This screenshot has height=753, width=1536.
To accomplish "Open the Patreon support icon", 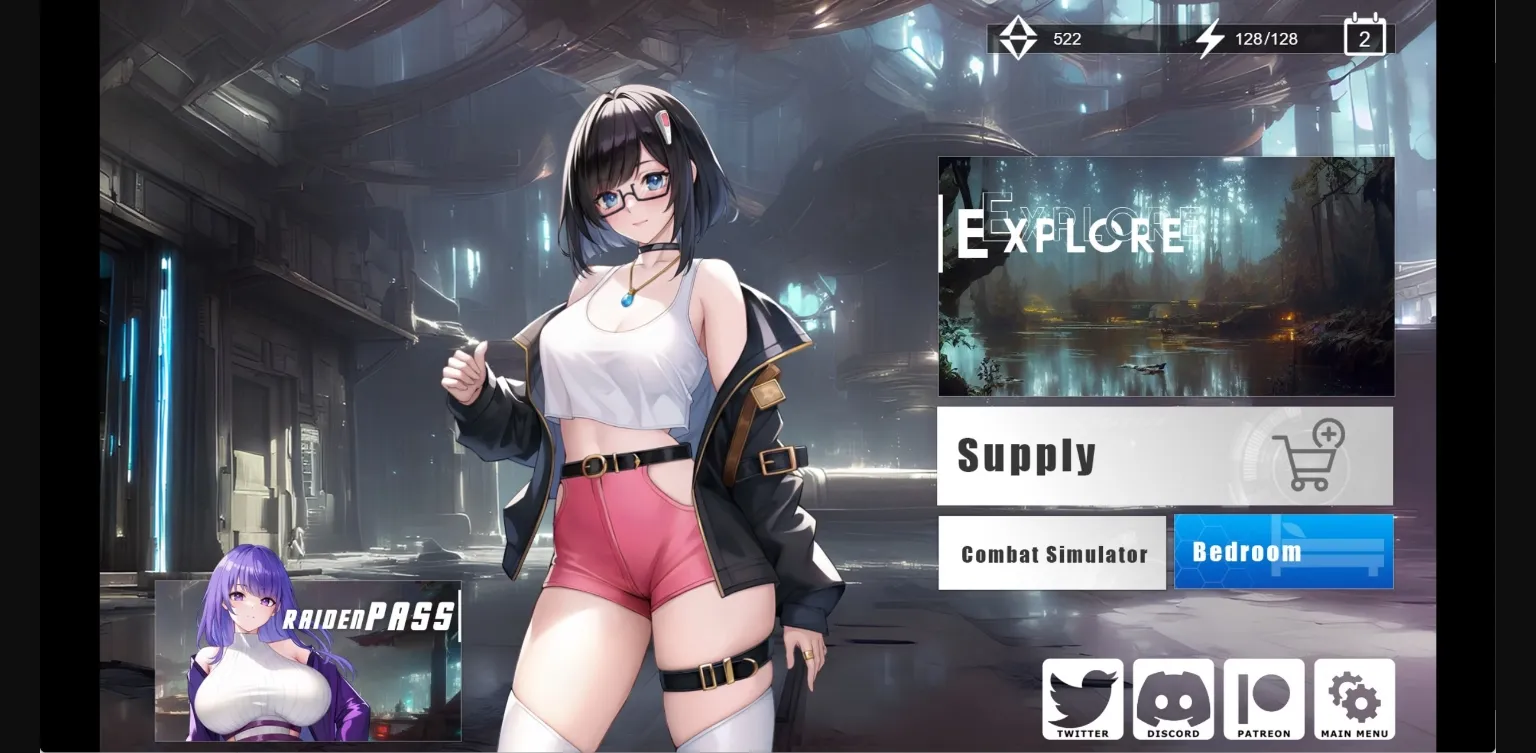I will click(x=1264, y=697).
